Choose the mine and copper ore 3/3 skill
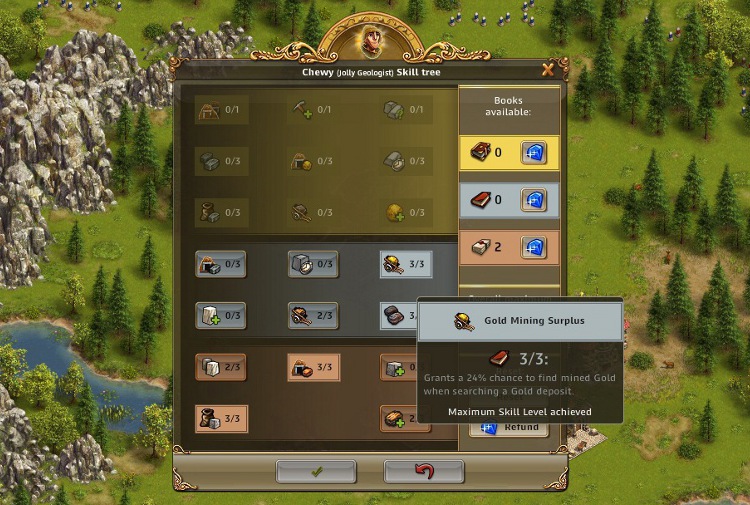750x505 pixels. click(x=313, y=367)
